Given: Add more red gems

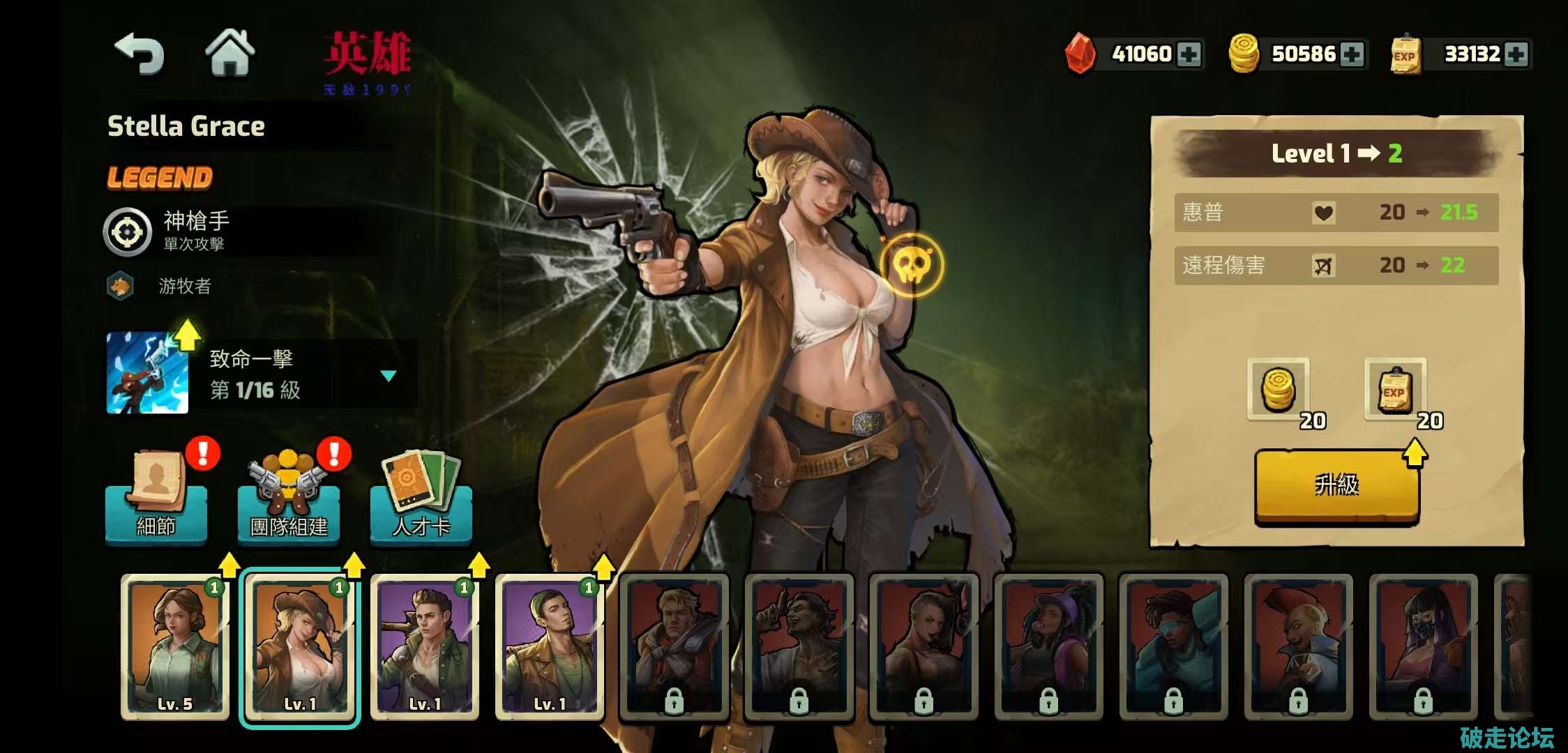Looking at the screenshot, I should [x=1189, y=54].
